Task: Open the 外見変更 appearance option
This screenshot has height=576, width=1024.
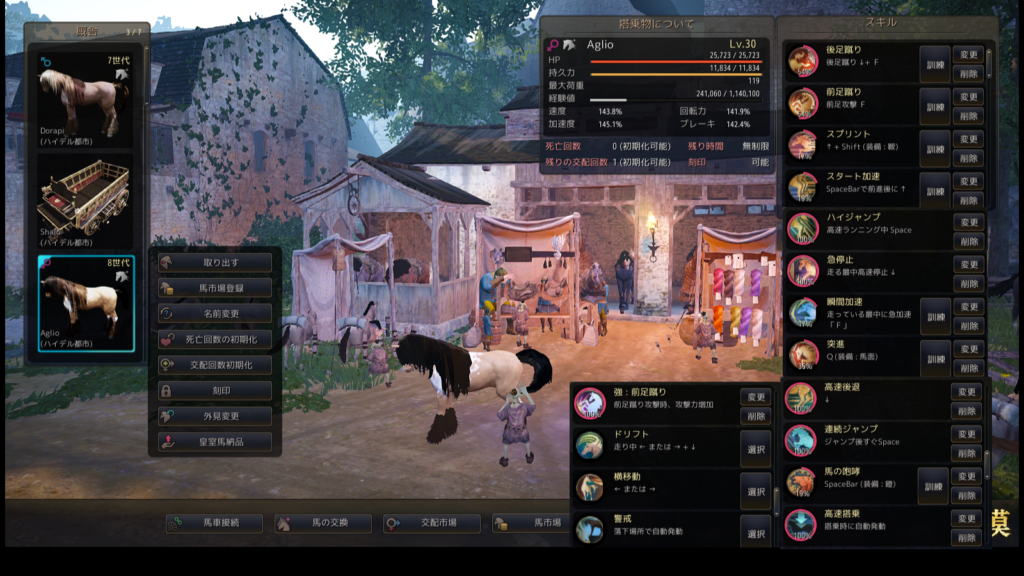Action: 215,416
